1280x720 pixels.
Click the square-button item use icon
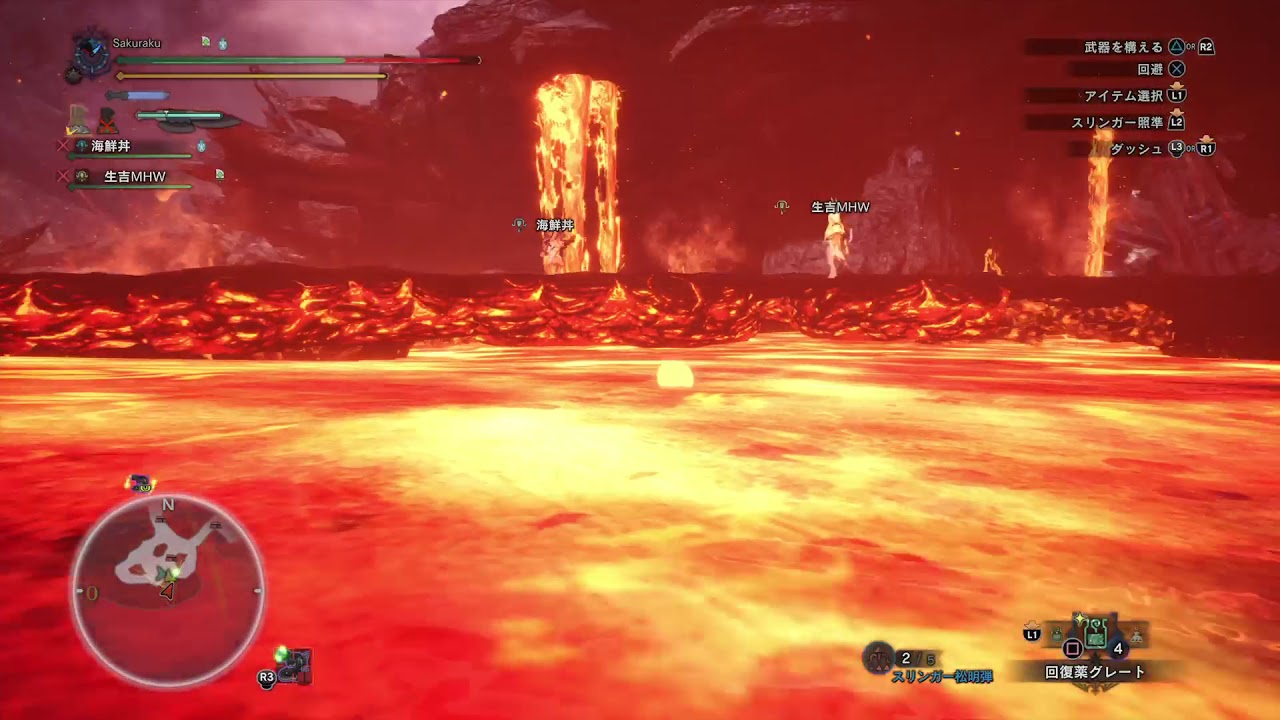[x=1072, y=647]
